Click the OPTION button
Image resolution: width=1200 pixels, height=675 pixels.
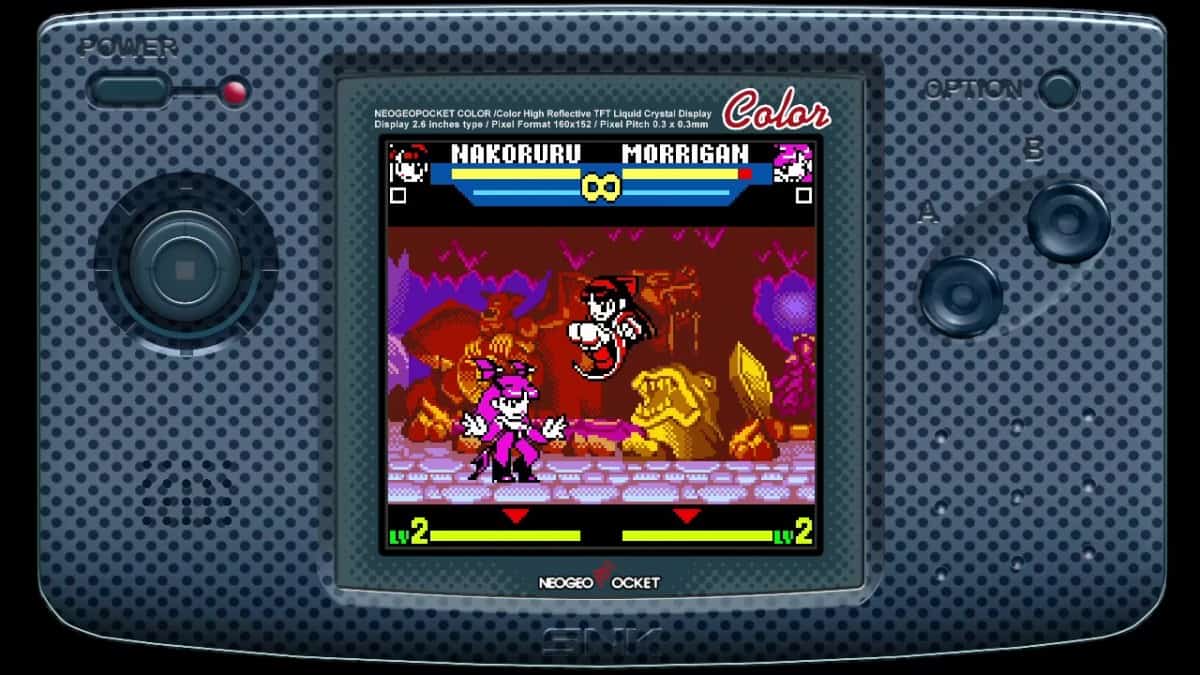point(1057,89)
